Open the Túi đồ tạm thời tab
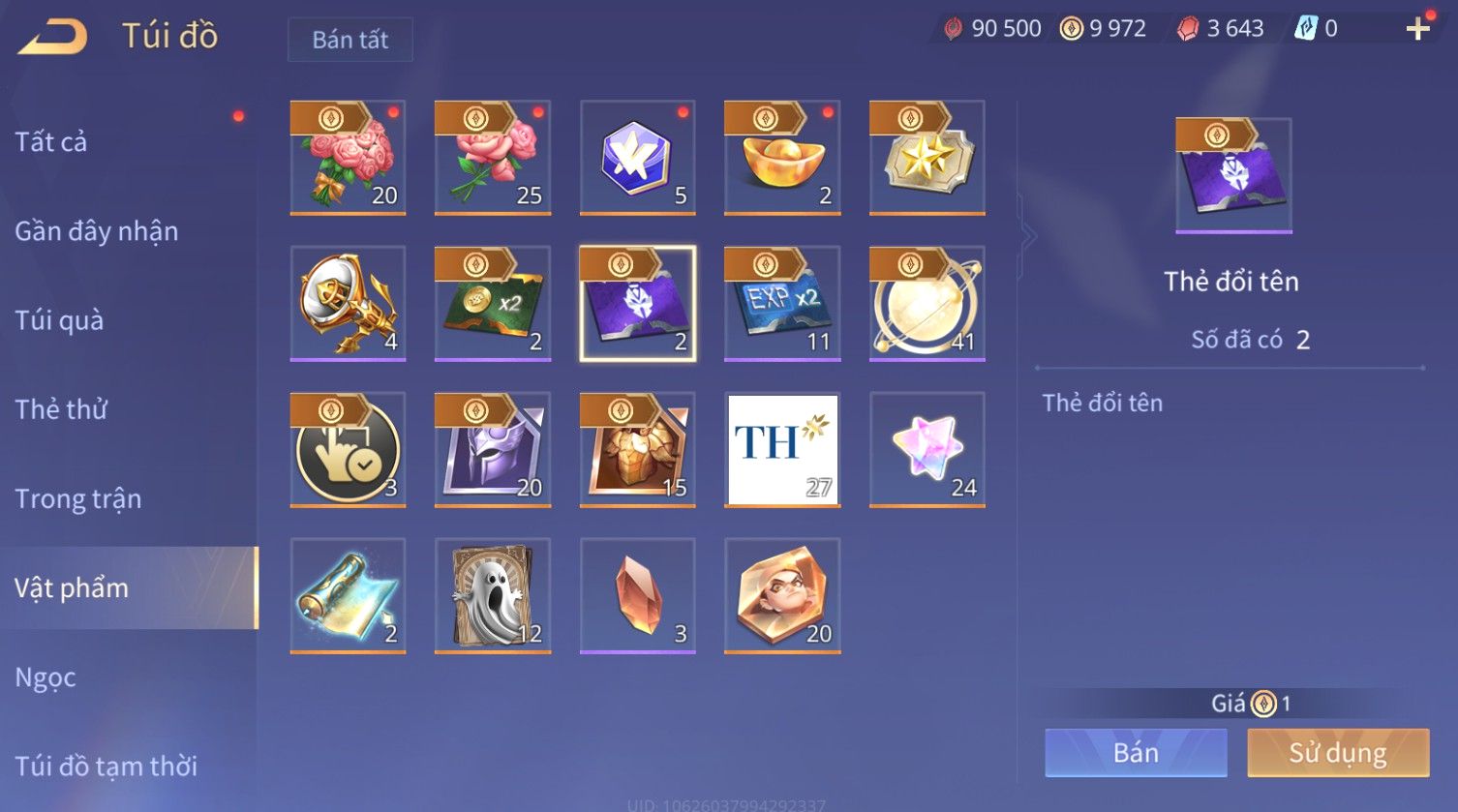 click(106, 767)
